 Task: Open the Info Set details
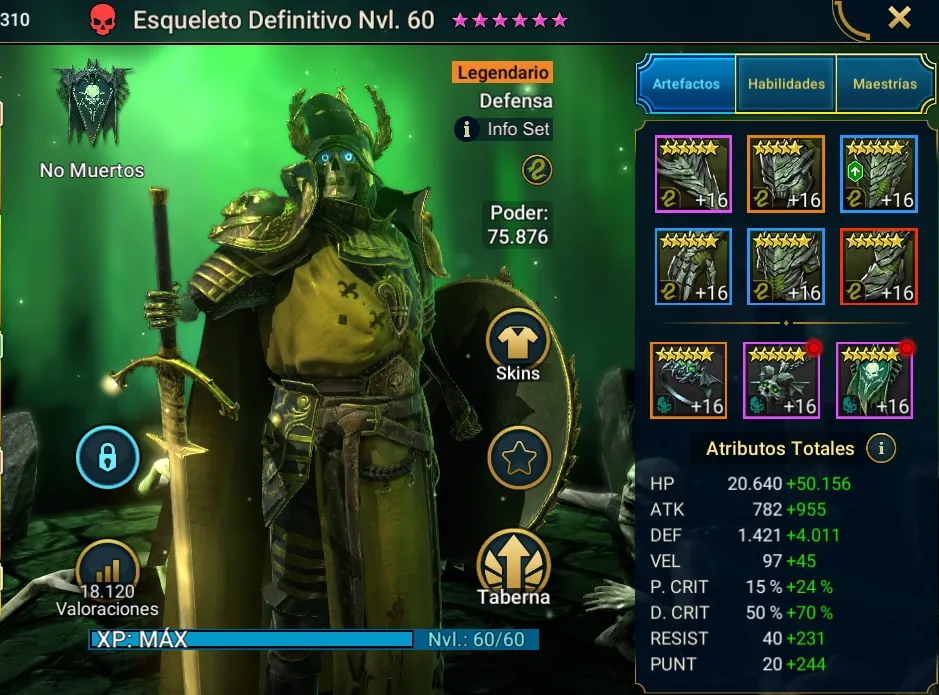pos(505,129)
